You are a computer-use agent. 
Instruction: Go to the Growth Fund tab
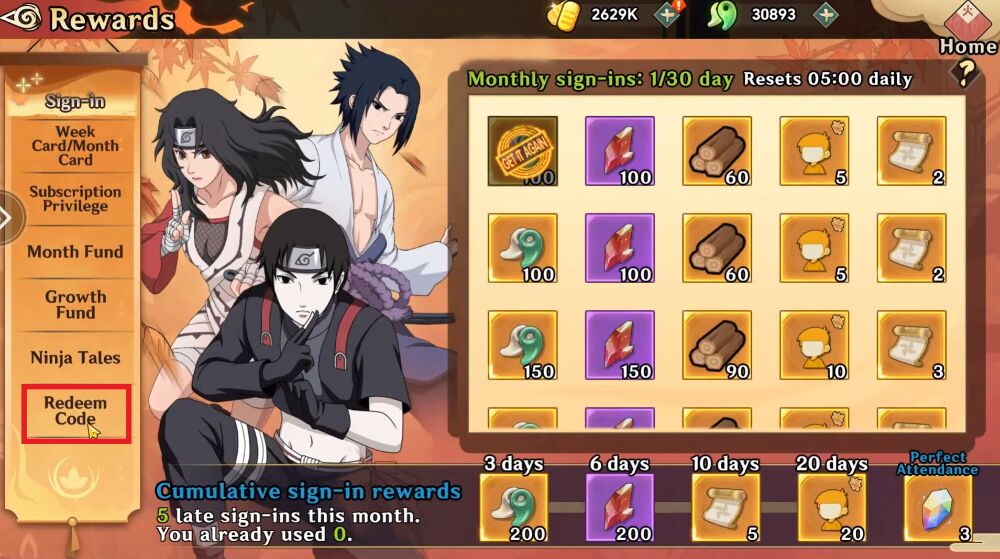tap(75, 304)
